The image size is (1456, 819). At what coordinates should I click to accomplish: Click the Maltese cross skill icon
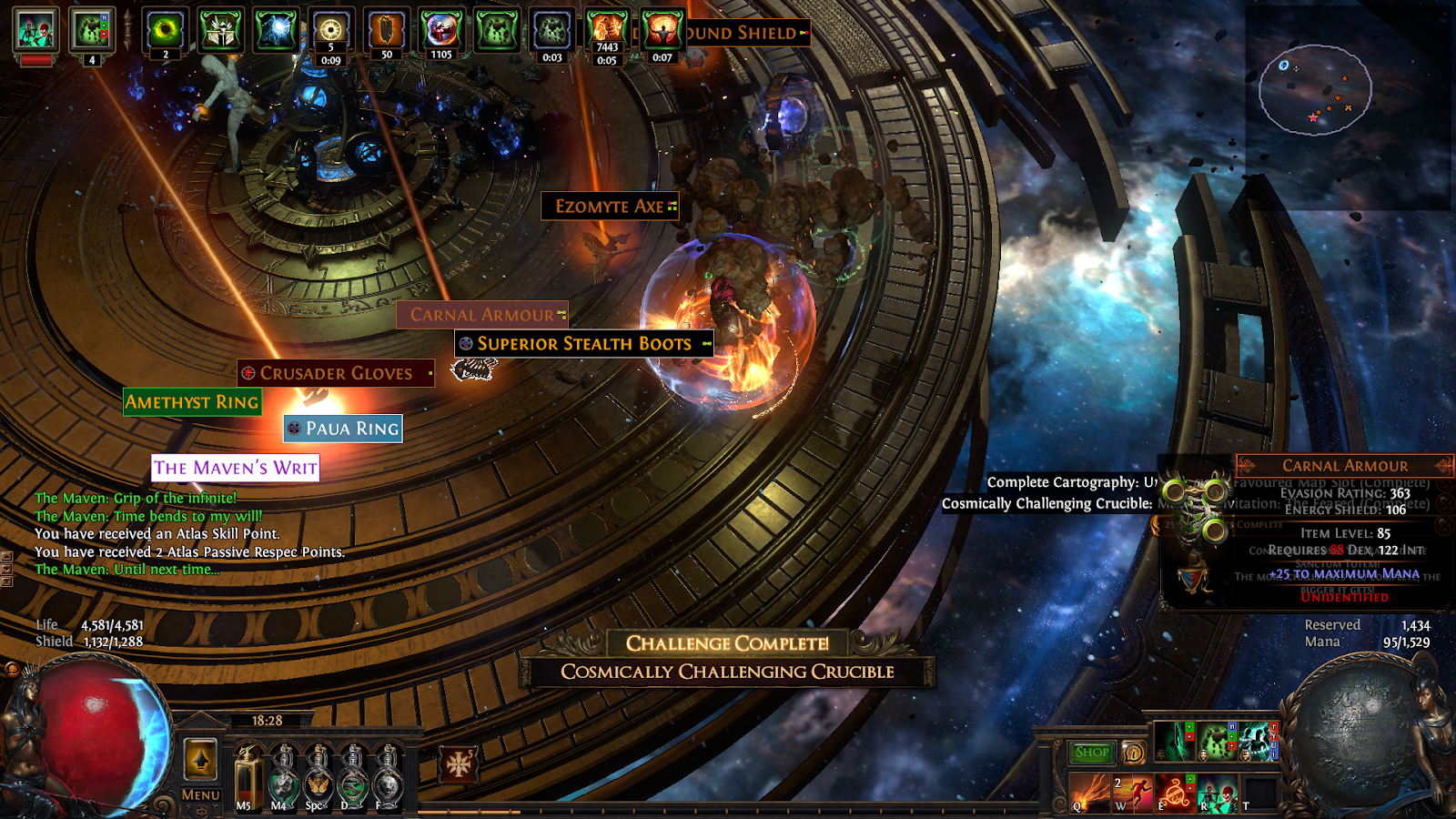pos(459,764)
